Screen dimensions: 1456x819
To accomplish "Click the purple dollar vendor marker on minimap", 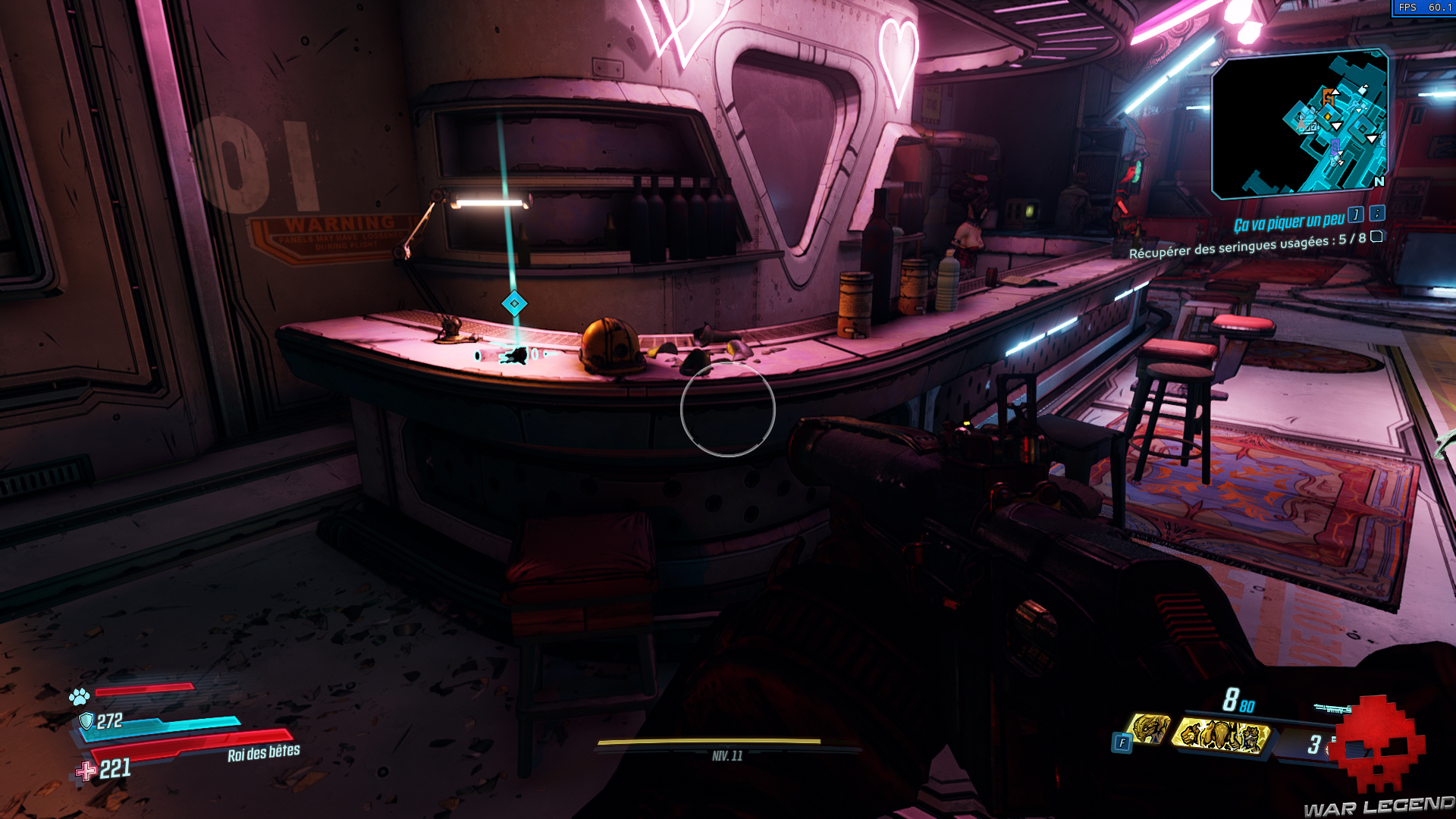I will pyautogui.click(x=1335, y=144).
